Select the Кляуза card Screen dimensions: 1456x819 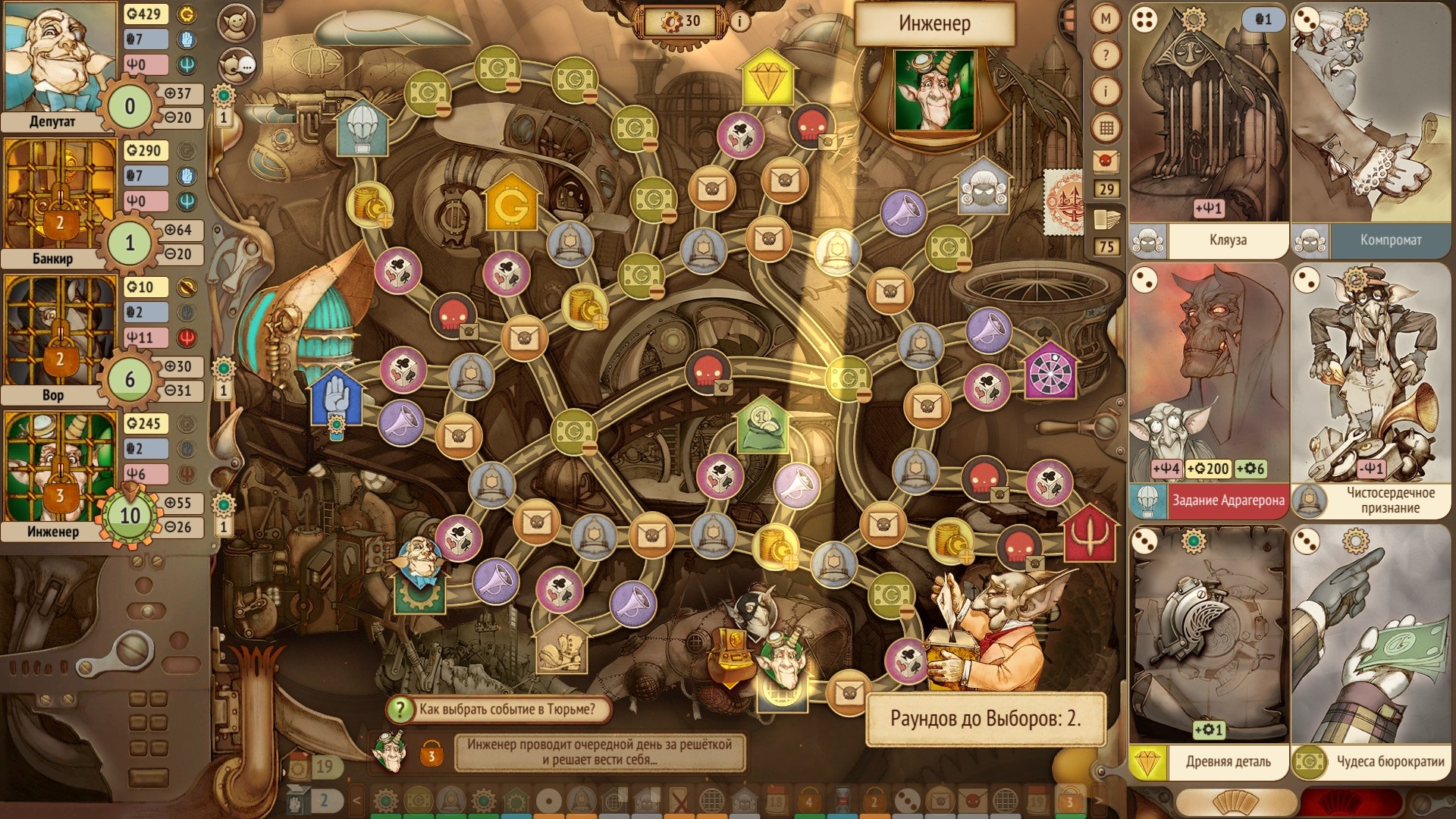click(1209, 129)
